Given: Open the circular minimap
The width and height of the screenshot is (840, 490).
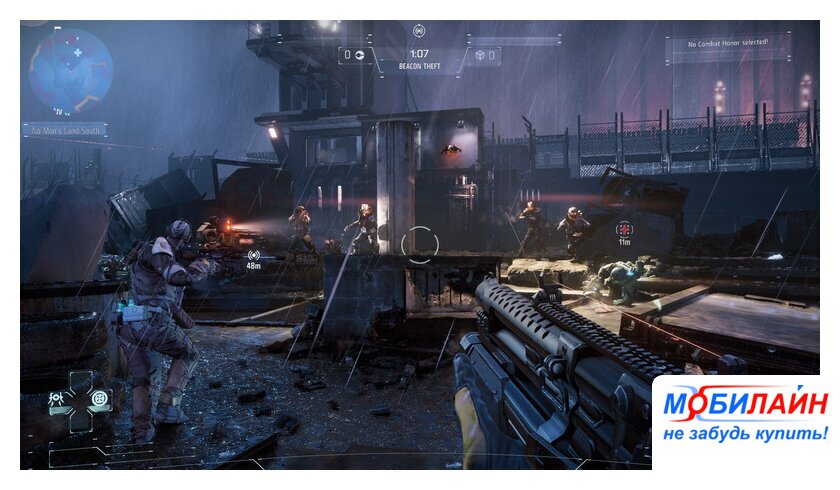Looking at the screenshot, I should tap(71, 70).
